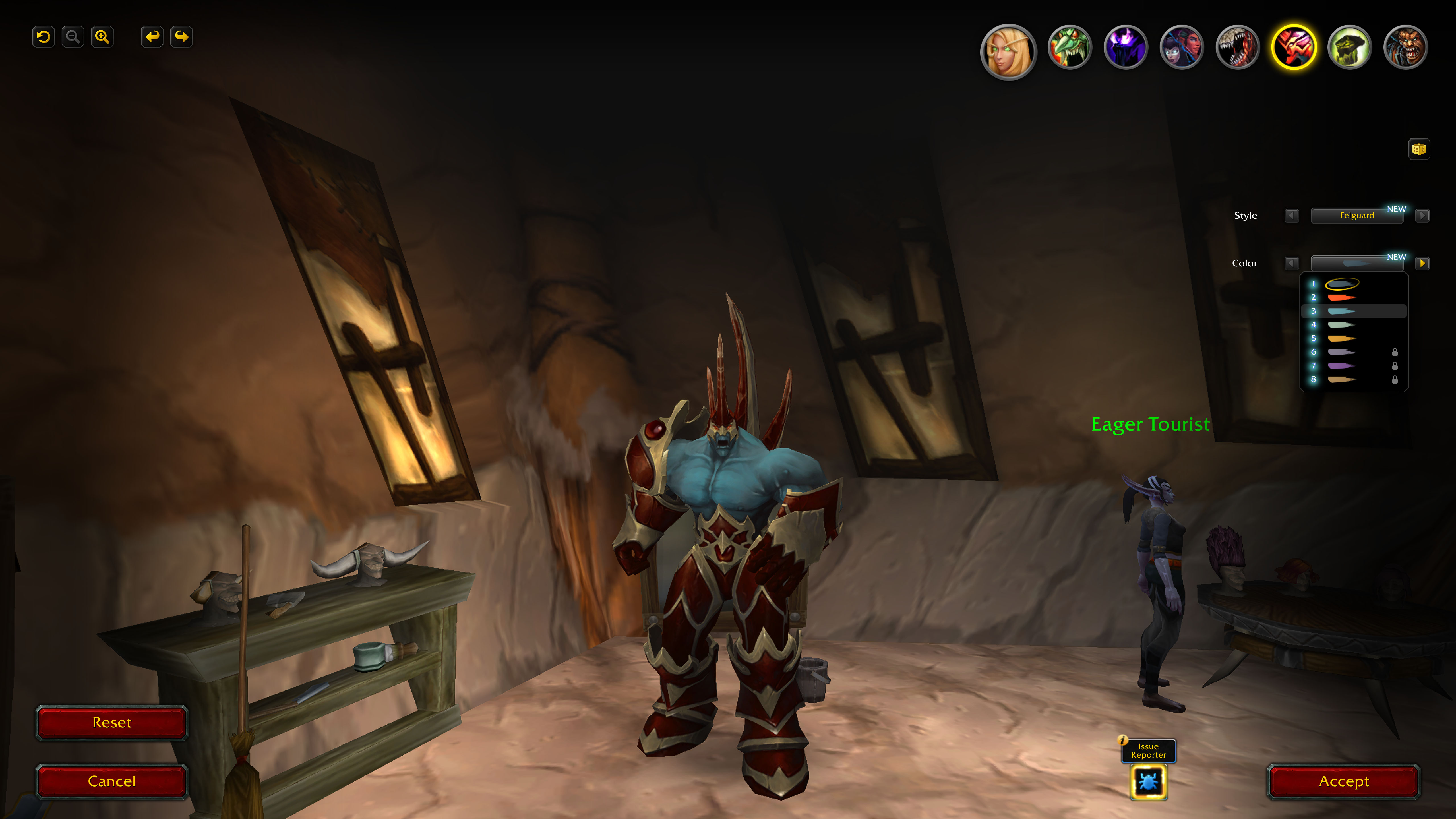
Task: Open the Issue Reporter bug button
Action: [1148, 782]
